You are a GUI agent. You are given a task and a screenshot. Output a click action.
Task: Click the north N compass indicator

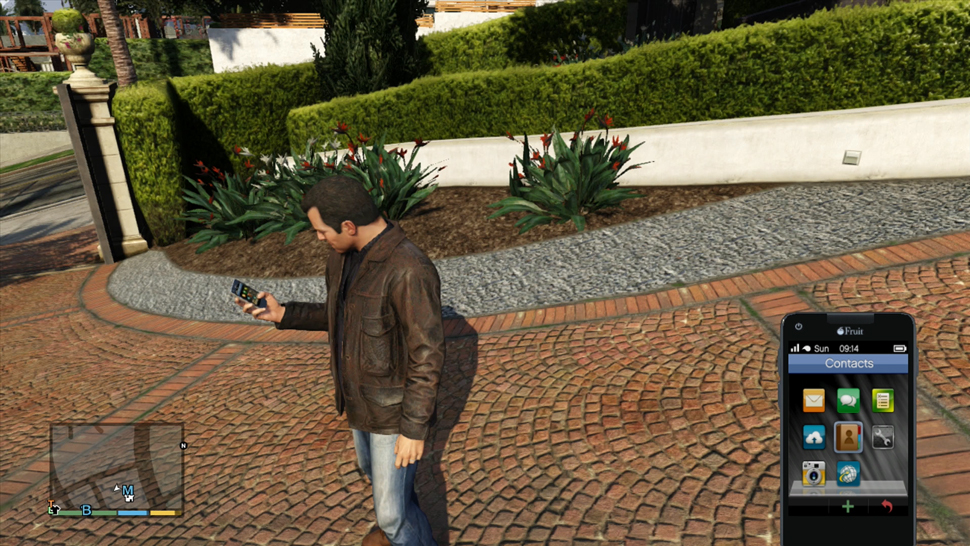183,446
